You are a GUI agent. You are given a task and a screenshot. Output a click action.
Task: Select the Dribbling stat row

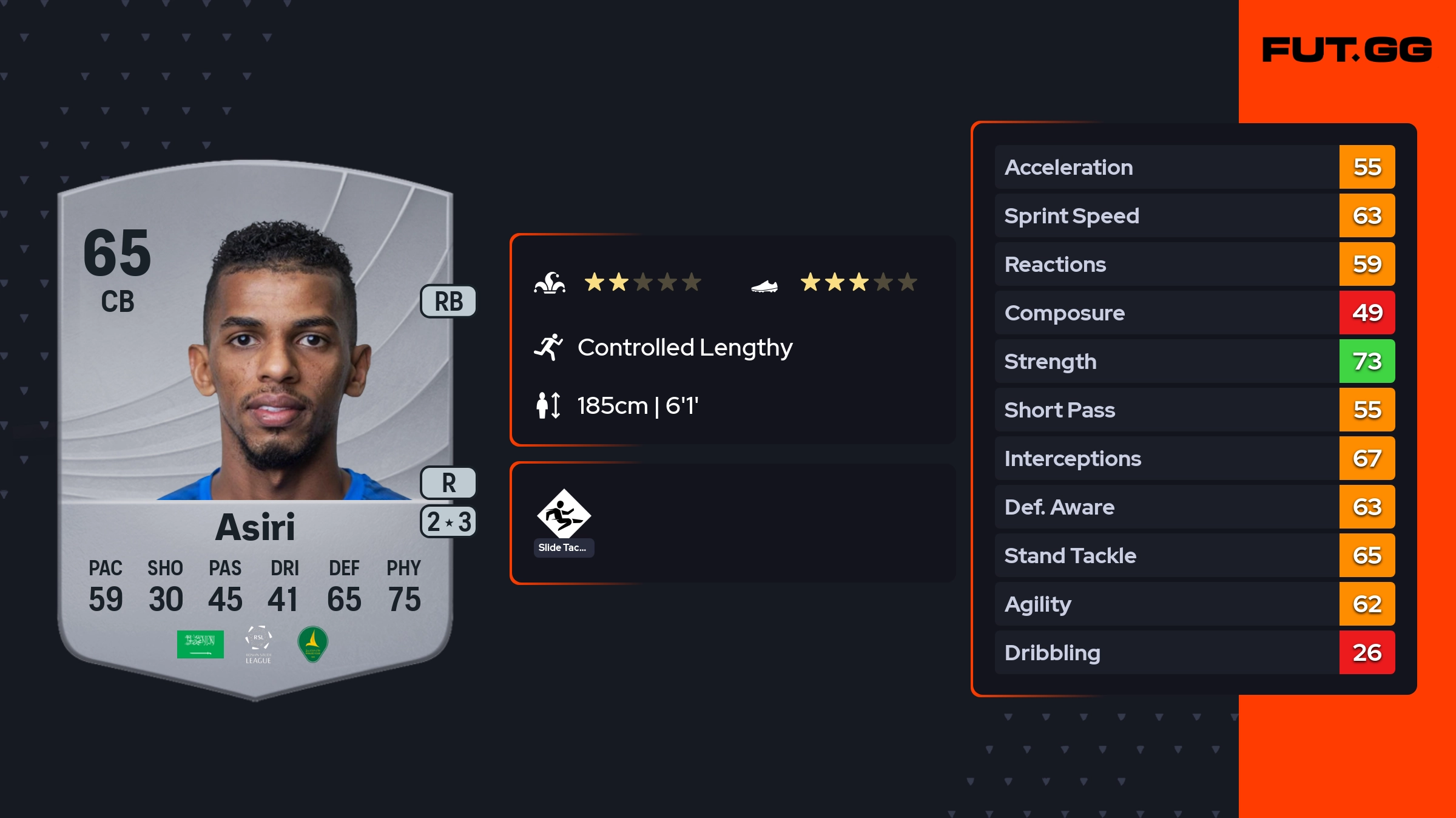point(1194,652)
